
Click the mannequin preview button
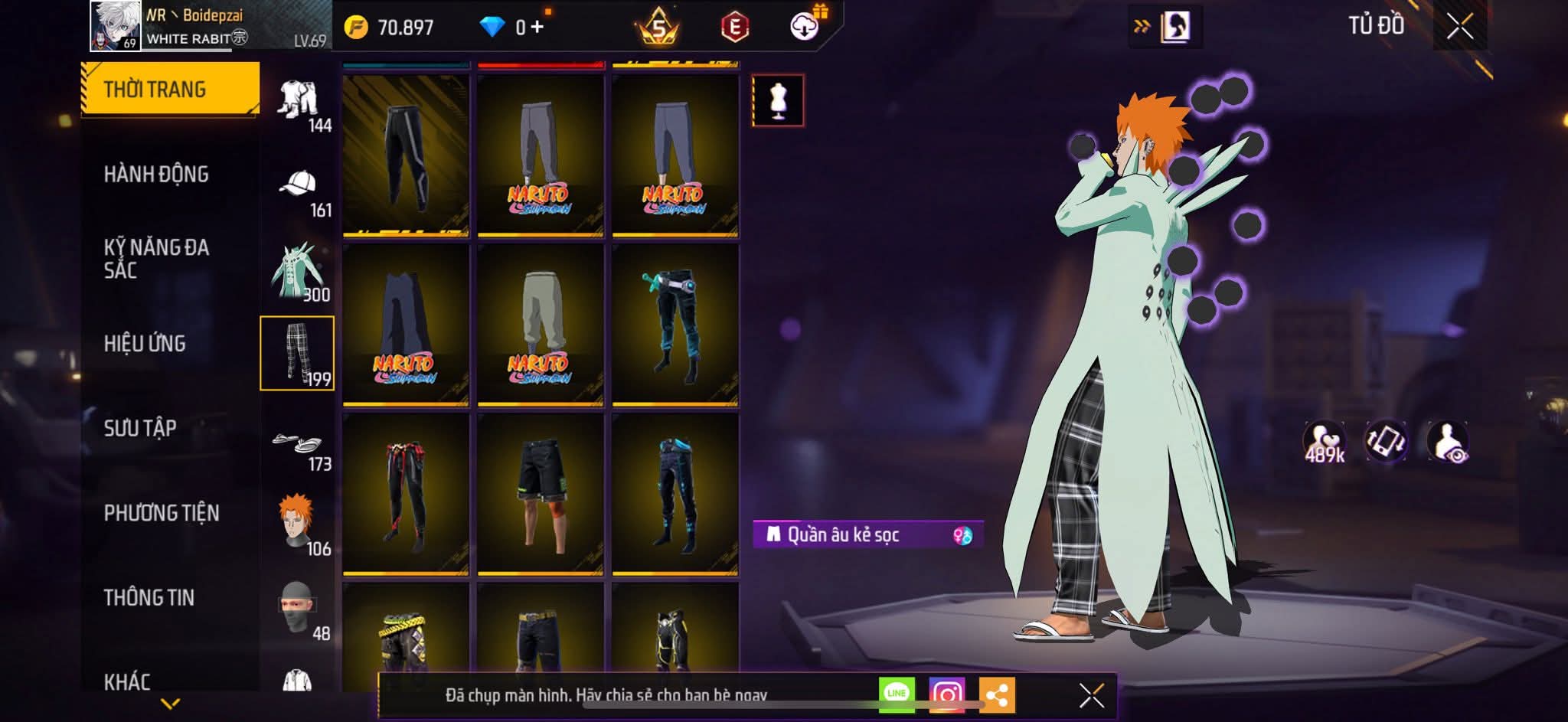tap(778, 100)
